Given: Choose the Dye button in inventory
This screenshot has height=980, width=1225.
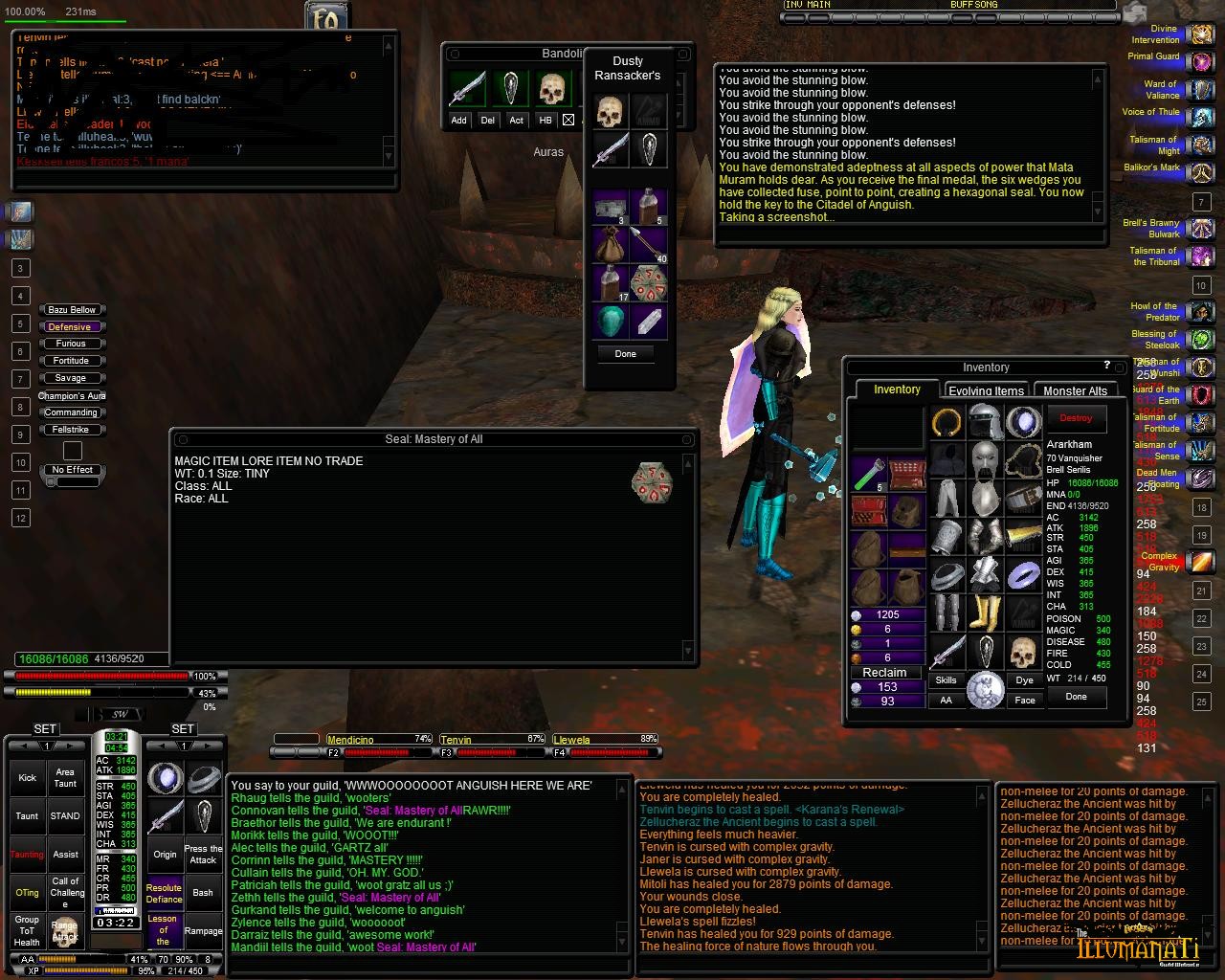Looking at the screenshot, I should pos(1025,680).
